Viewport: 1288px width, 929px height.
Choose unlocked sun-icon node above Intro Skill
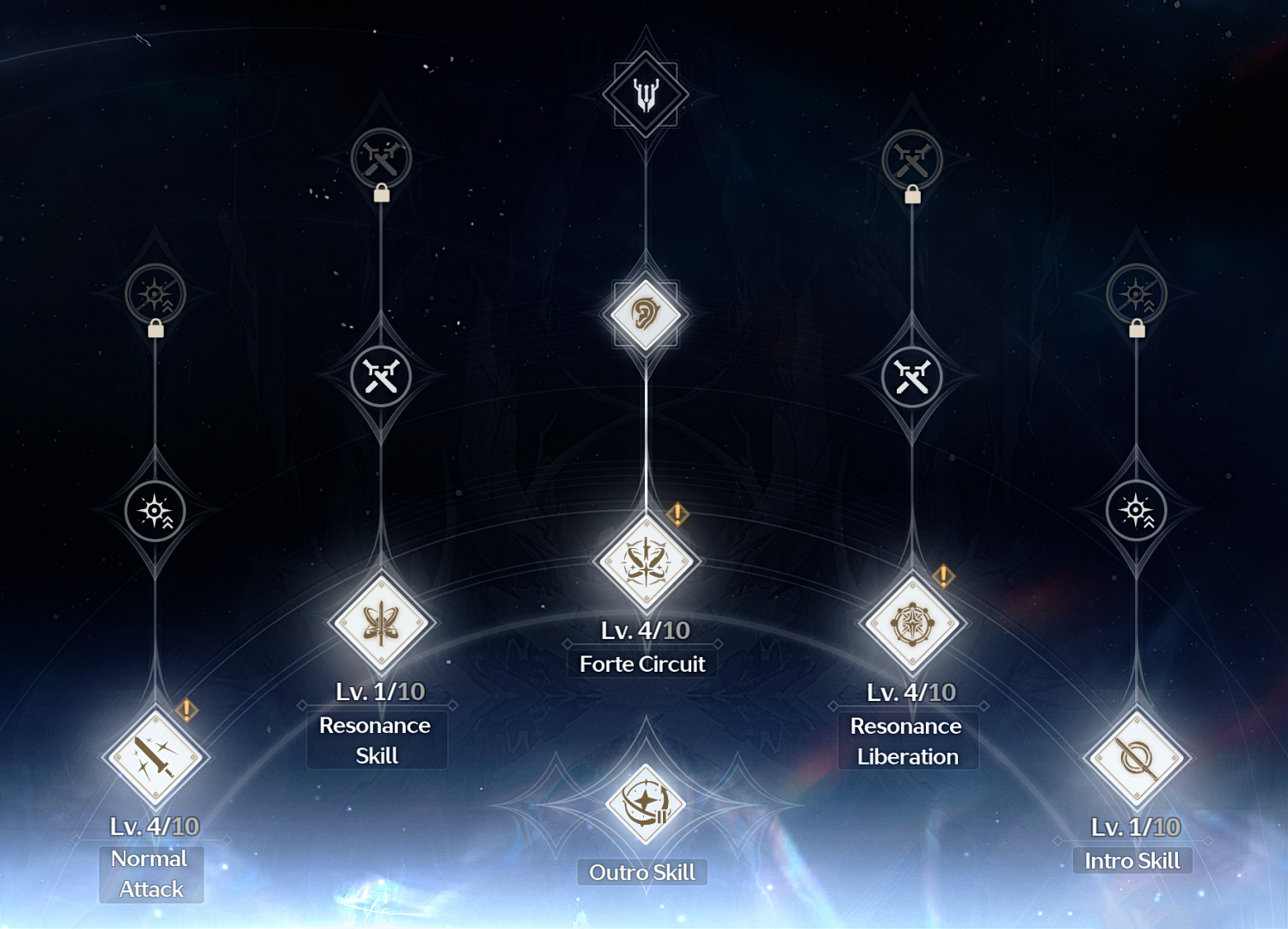pyautogui.click(x=1136, y=511)
